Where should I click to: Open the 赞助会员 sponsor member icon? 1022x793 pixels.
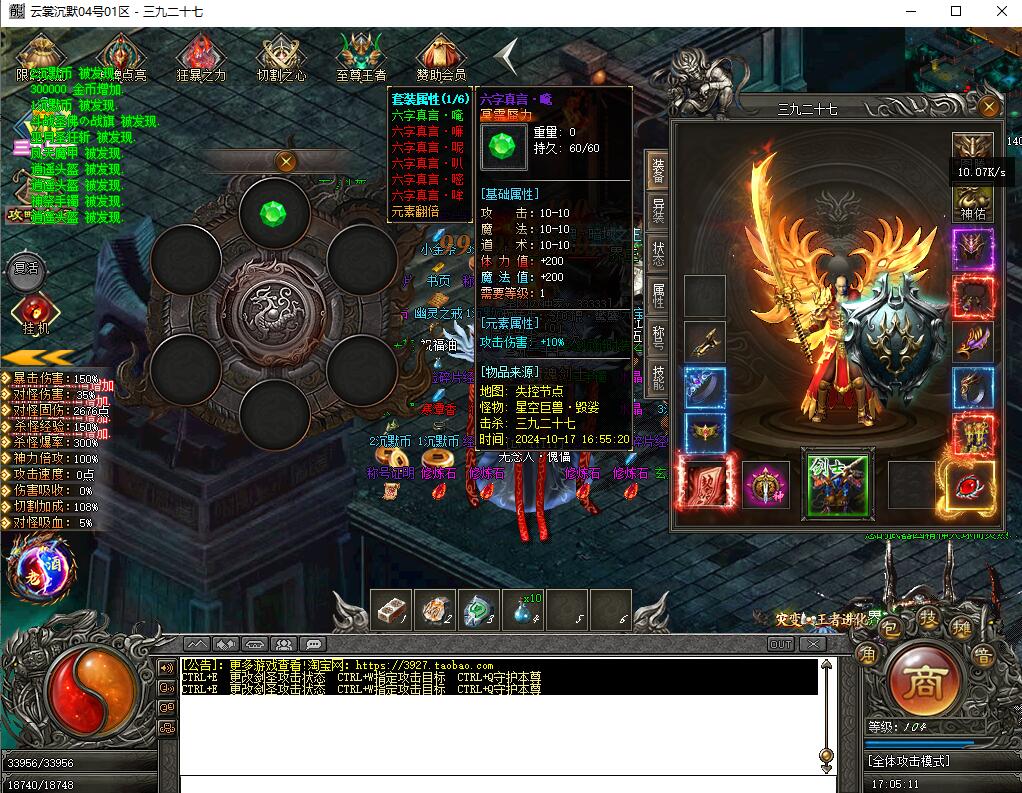tap(441, 58)
